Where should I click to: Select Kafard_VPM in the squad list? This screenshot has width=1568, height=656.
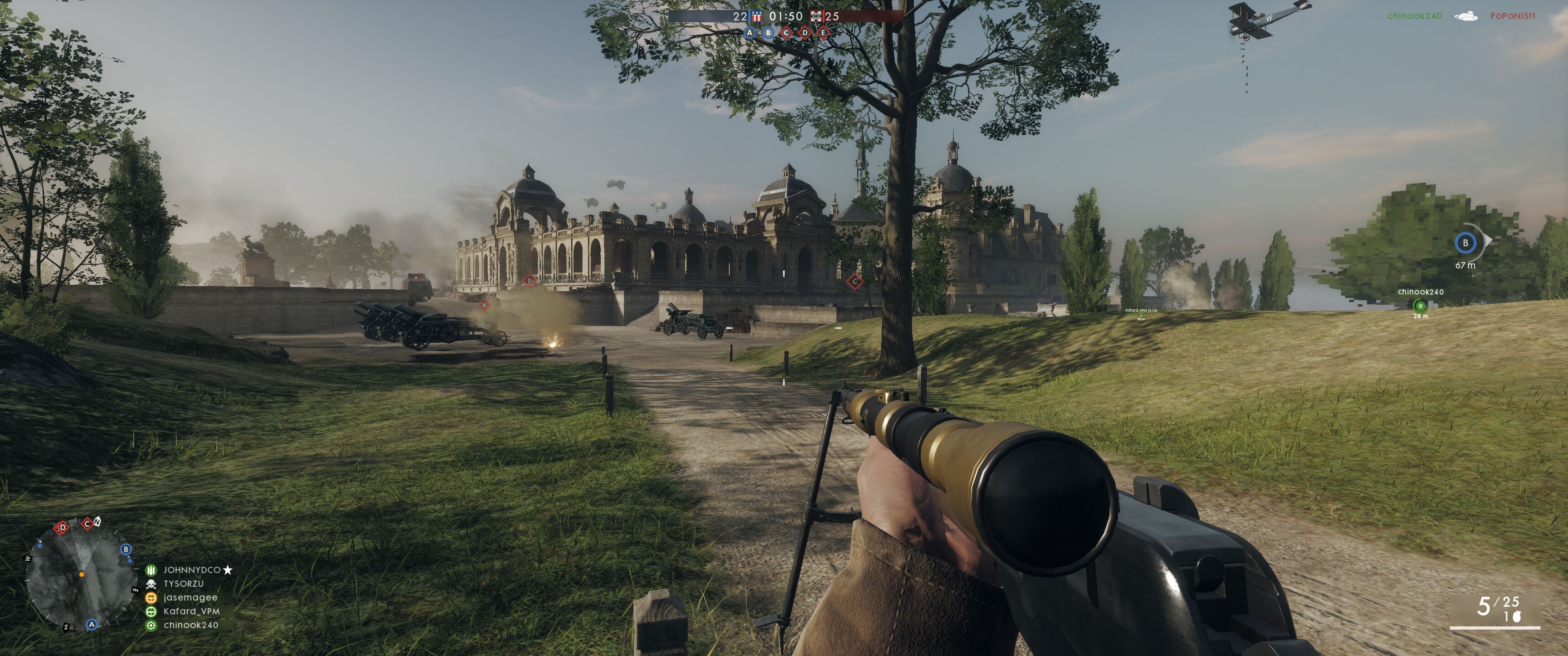[191, 611]
